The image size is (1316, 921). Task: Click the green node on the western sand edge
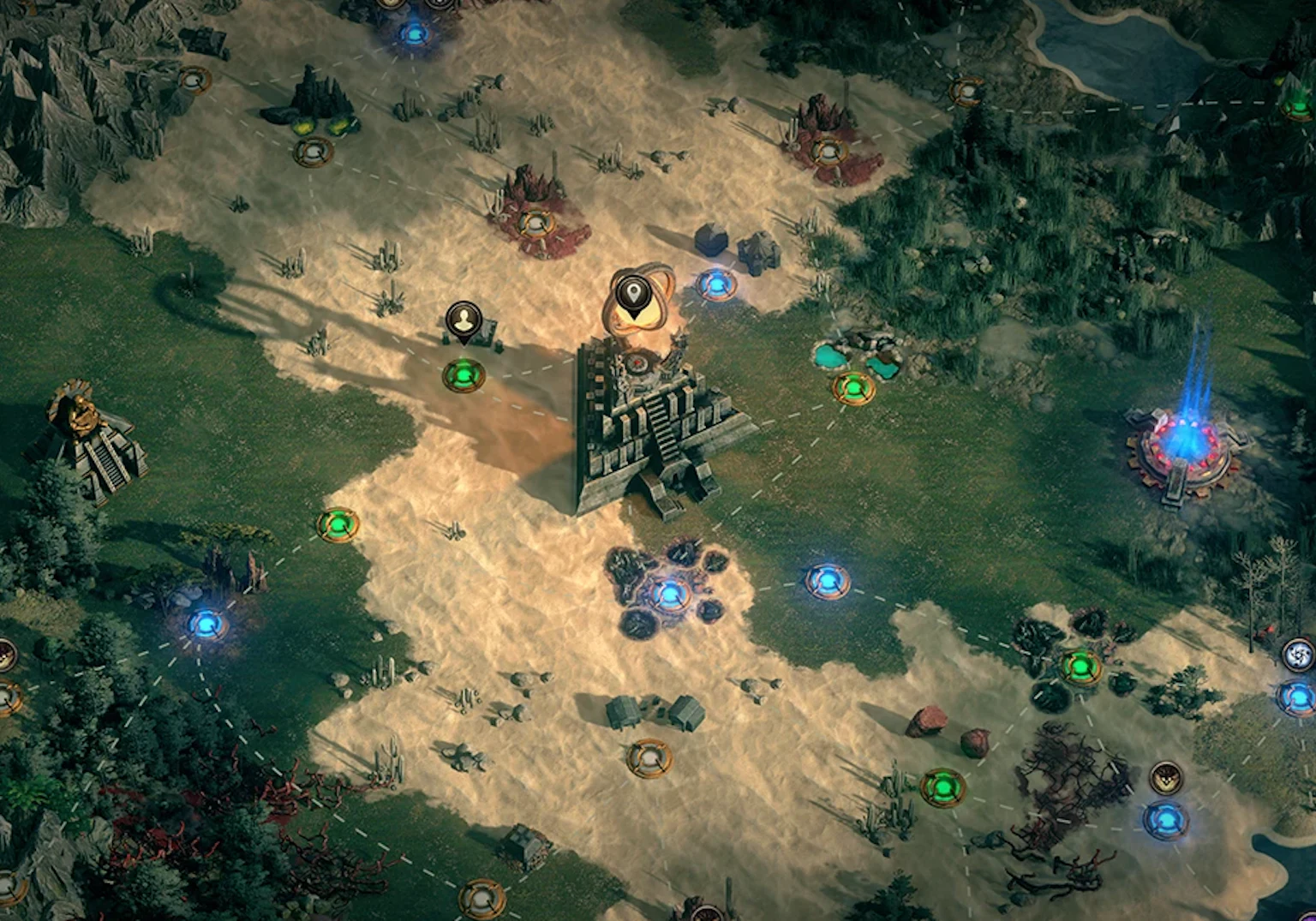337,526
